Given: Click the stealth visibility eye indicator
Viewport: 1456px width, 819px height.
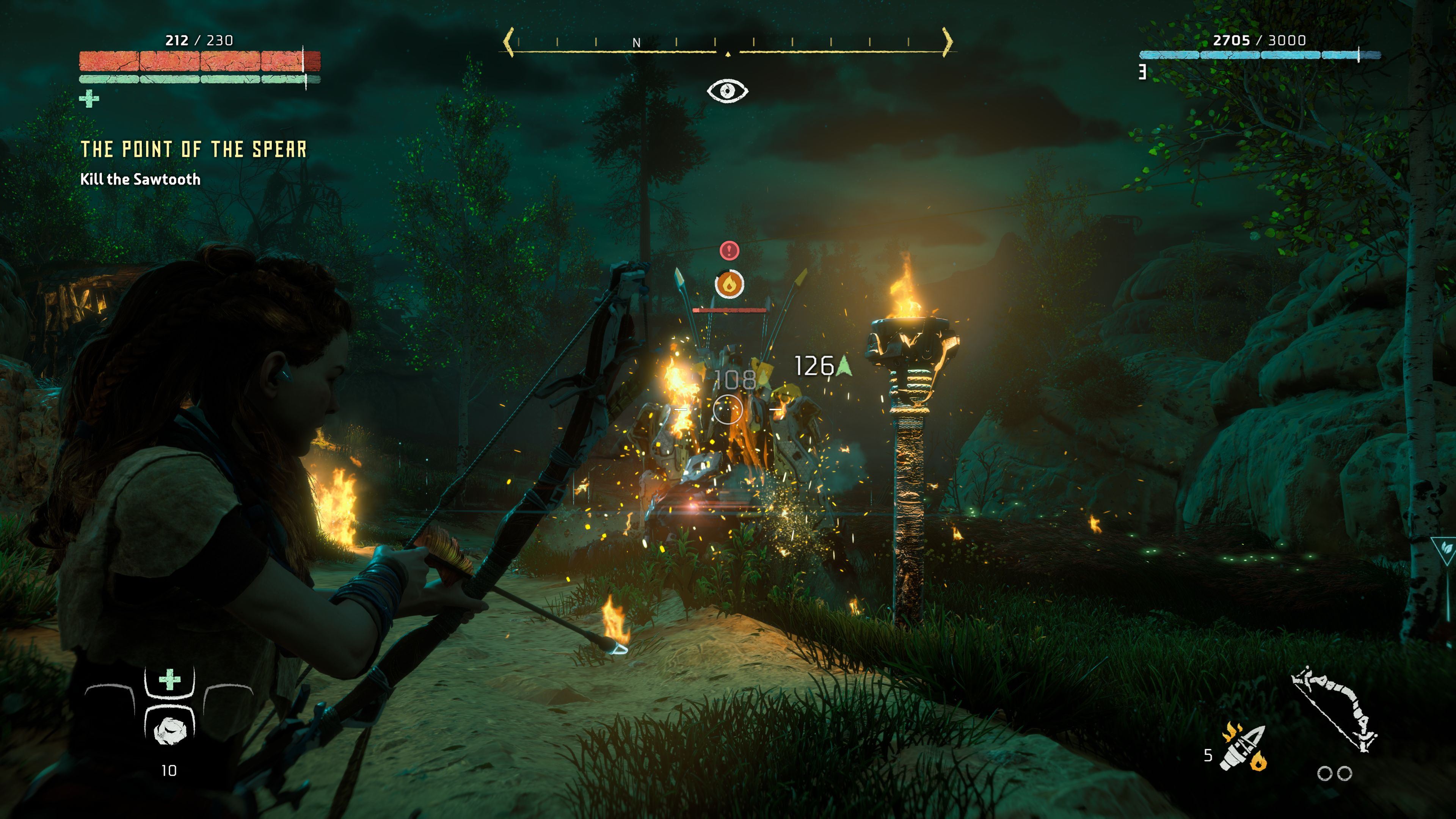Looking at the screenshot, I should click(x=728, y=91).
